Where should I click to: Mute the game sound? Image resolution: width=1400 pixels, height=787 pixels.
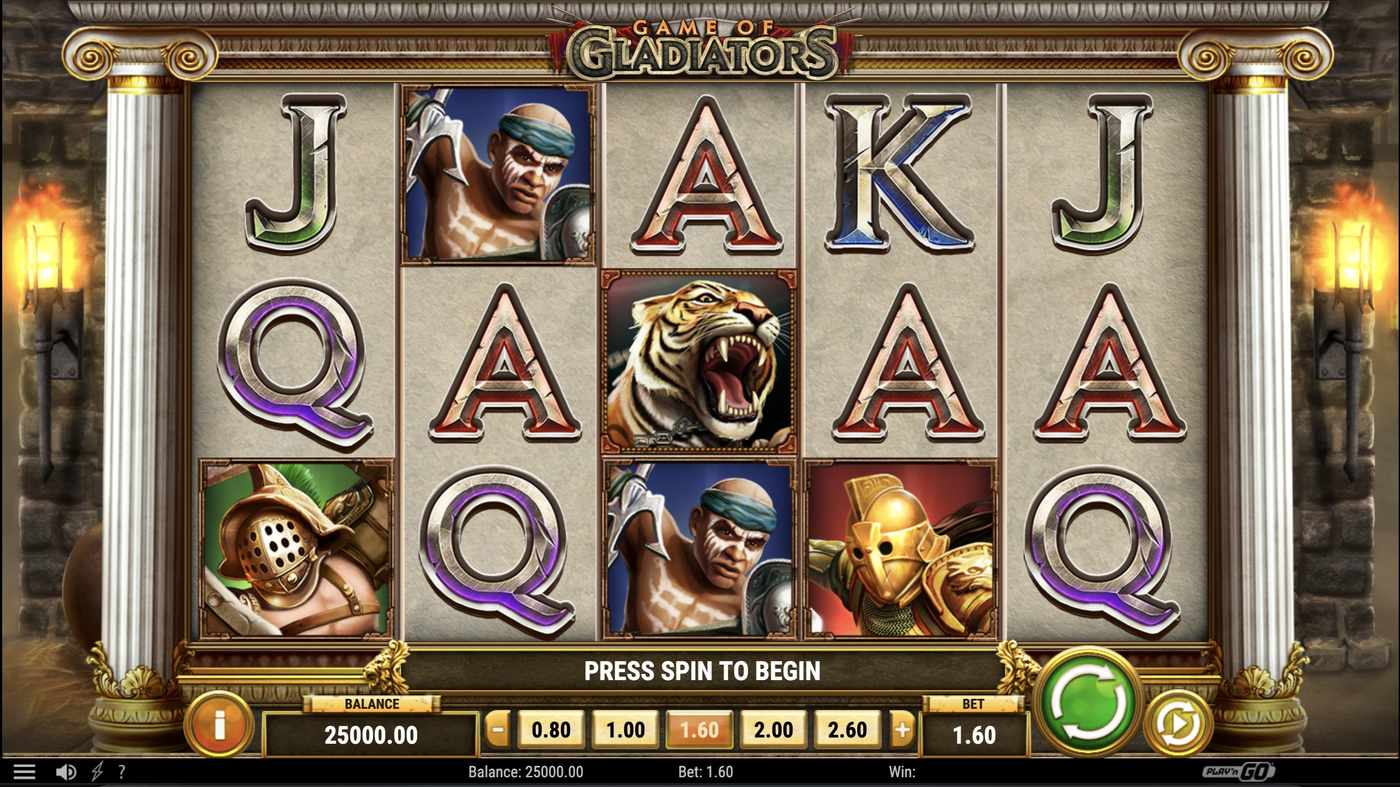(66, 771)
